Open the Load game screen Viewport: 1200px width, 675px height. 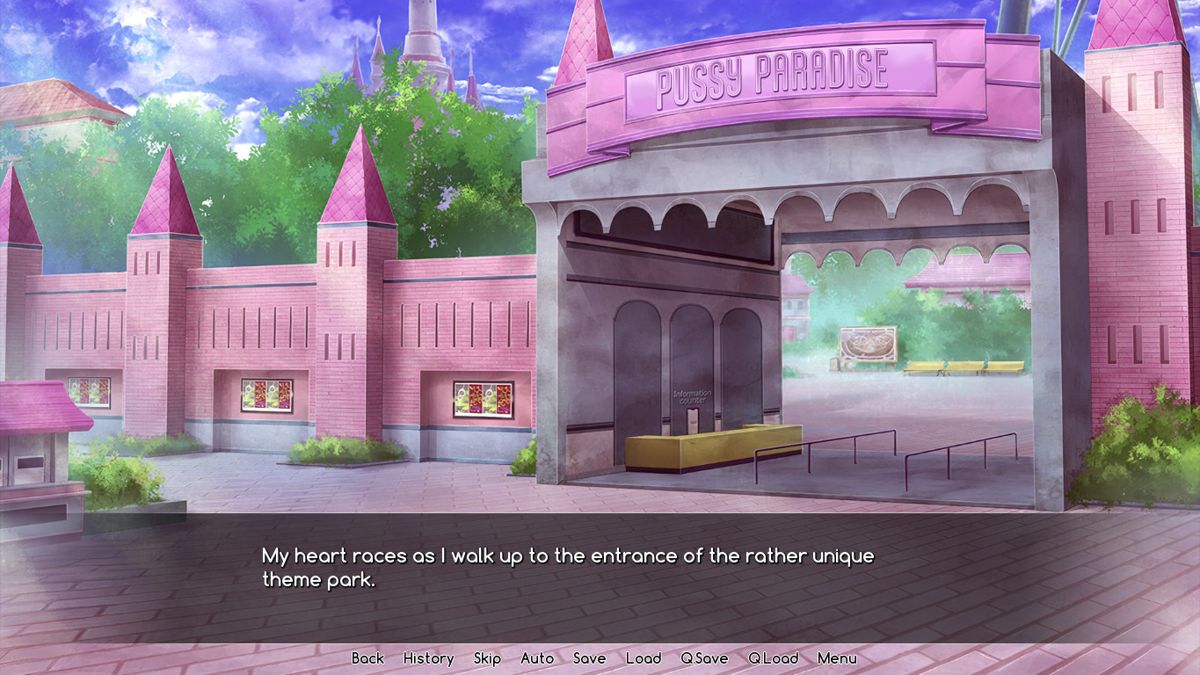[x=643, y=658]
